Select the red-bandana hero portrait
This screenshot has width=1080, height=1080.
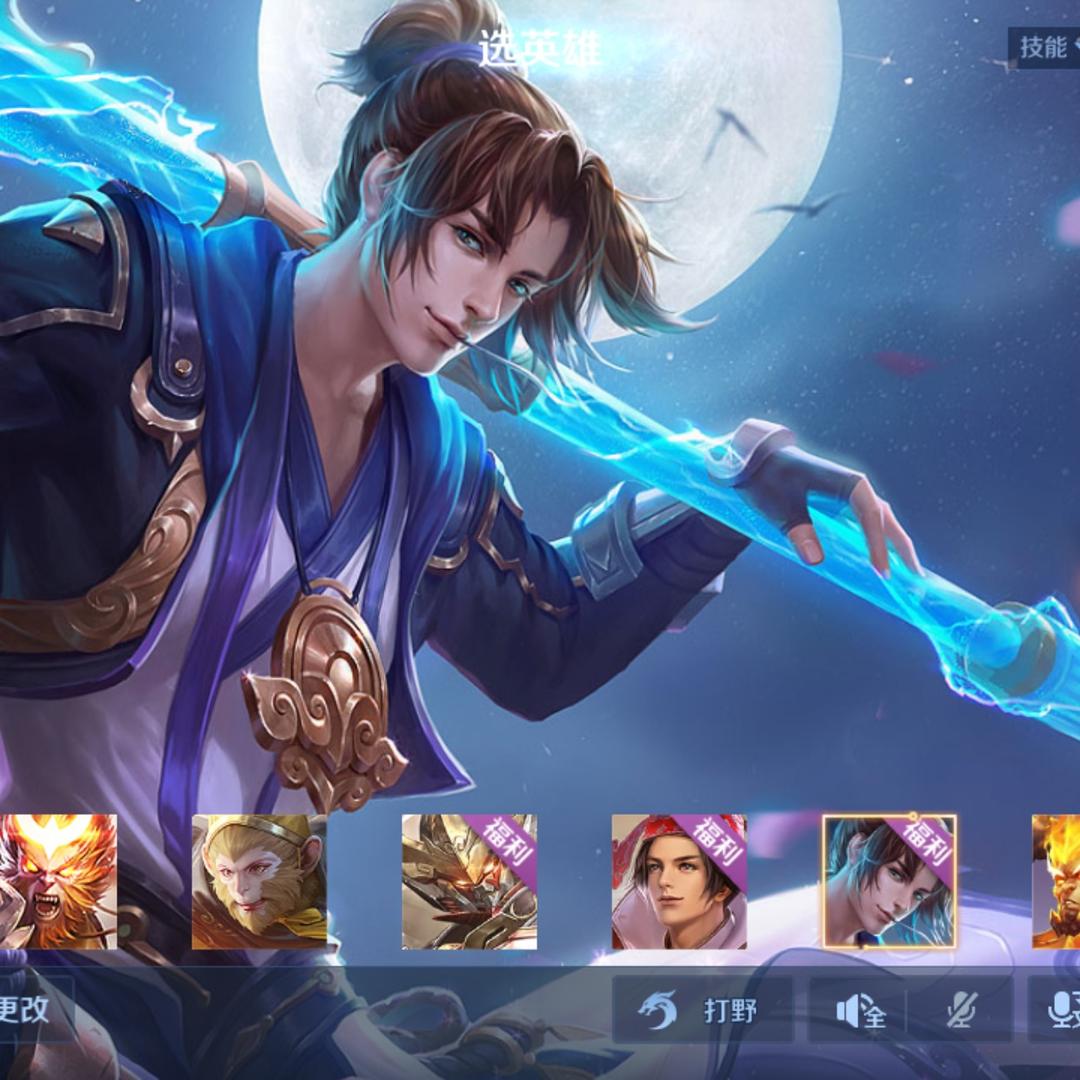[x=679, y=882]
